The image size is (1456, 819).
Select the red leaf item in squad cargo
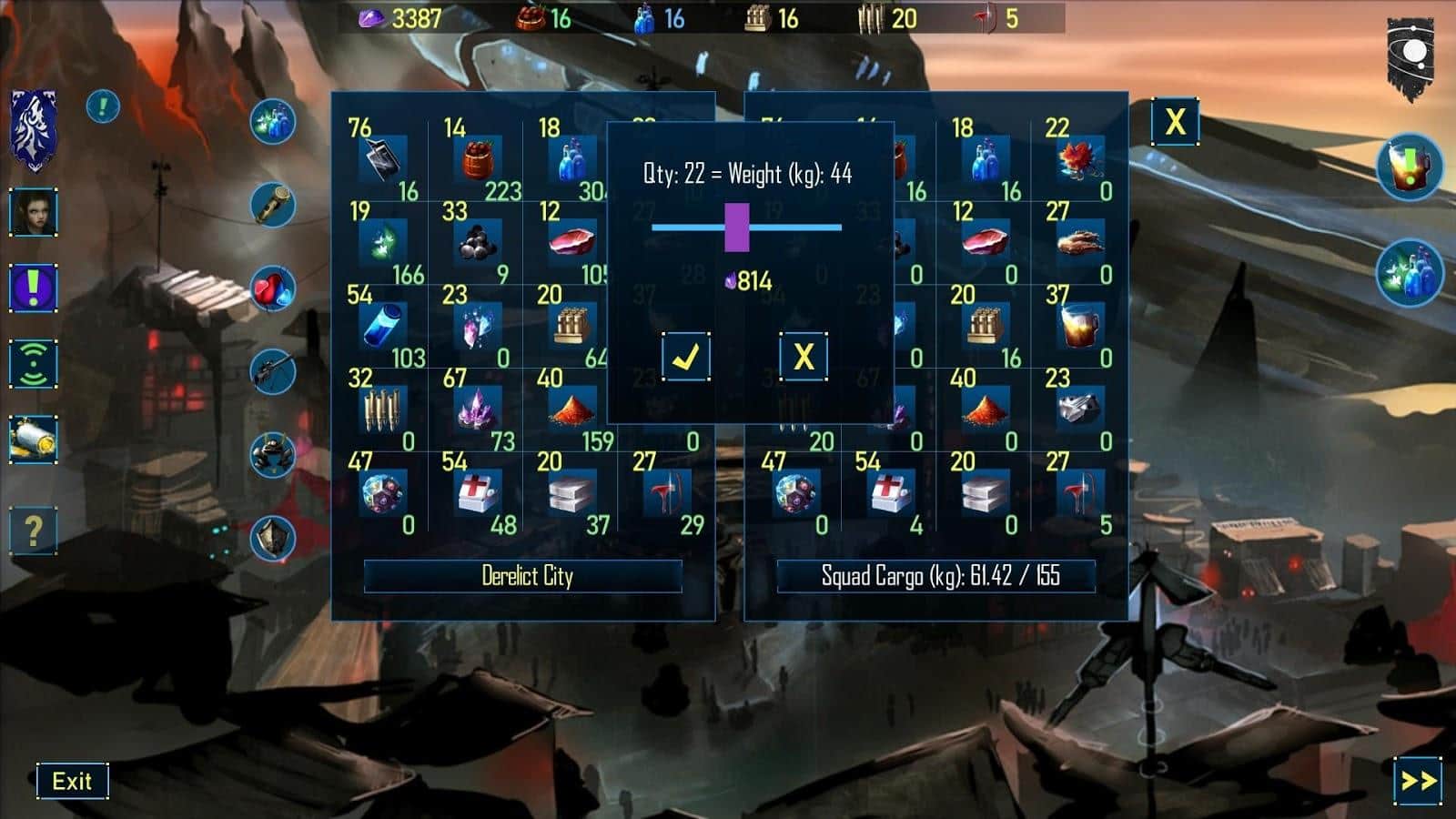tap(1079, 161)
